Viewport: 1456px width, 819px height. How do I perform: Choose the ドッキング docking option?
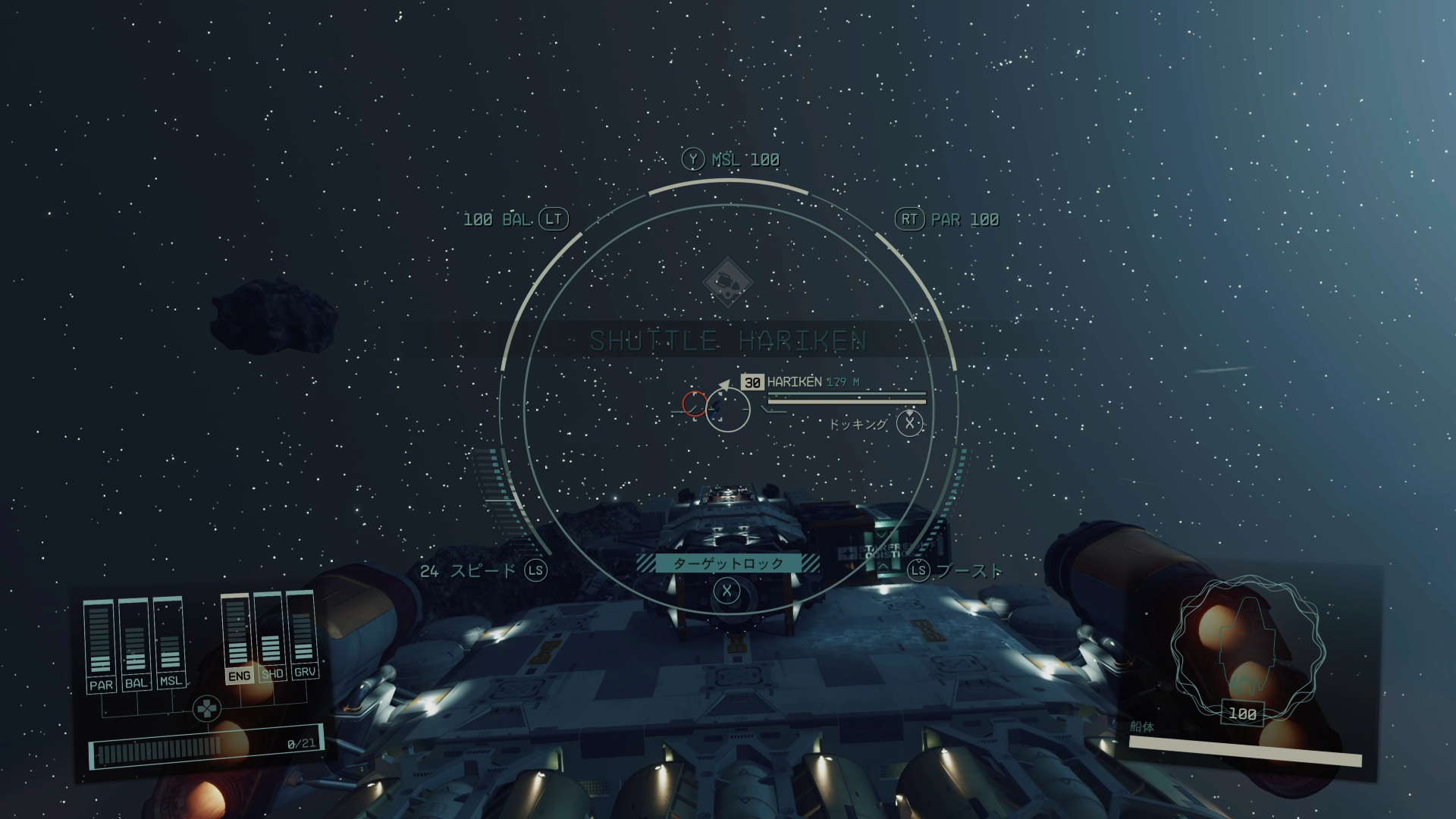pos(859,424)
